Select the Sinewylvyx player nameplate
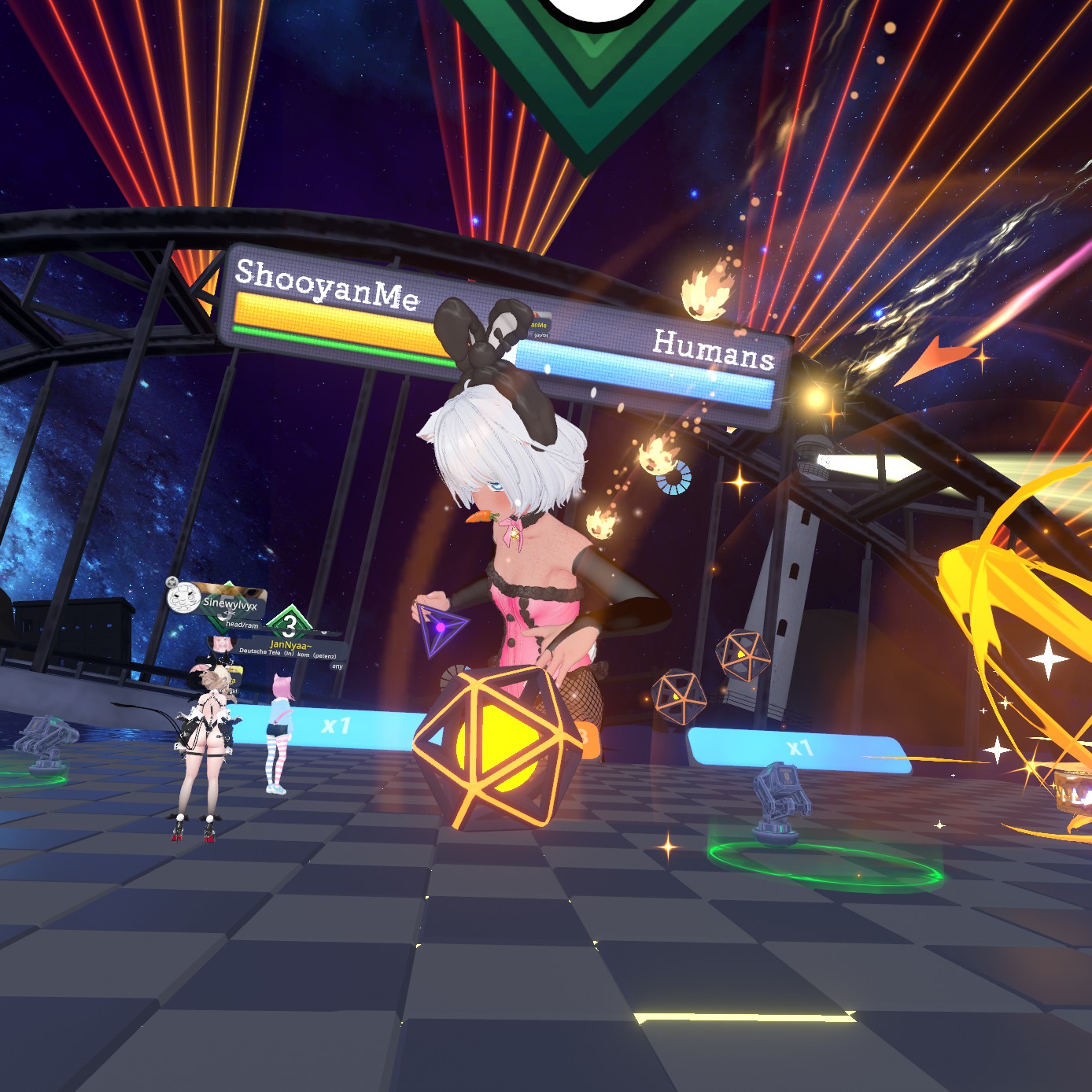 point(228,604)
